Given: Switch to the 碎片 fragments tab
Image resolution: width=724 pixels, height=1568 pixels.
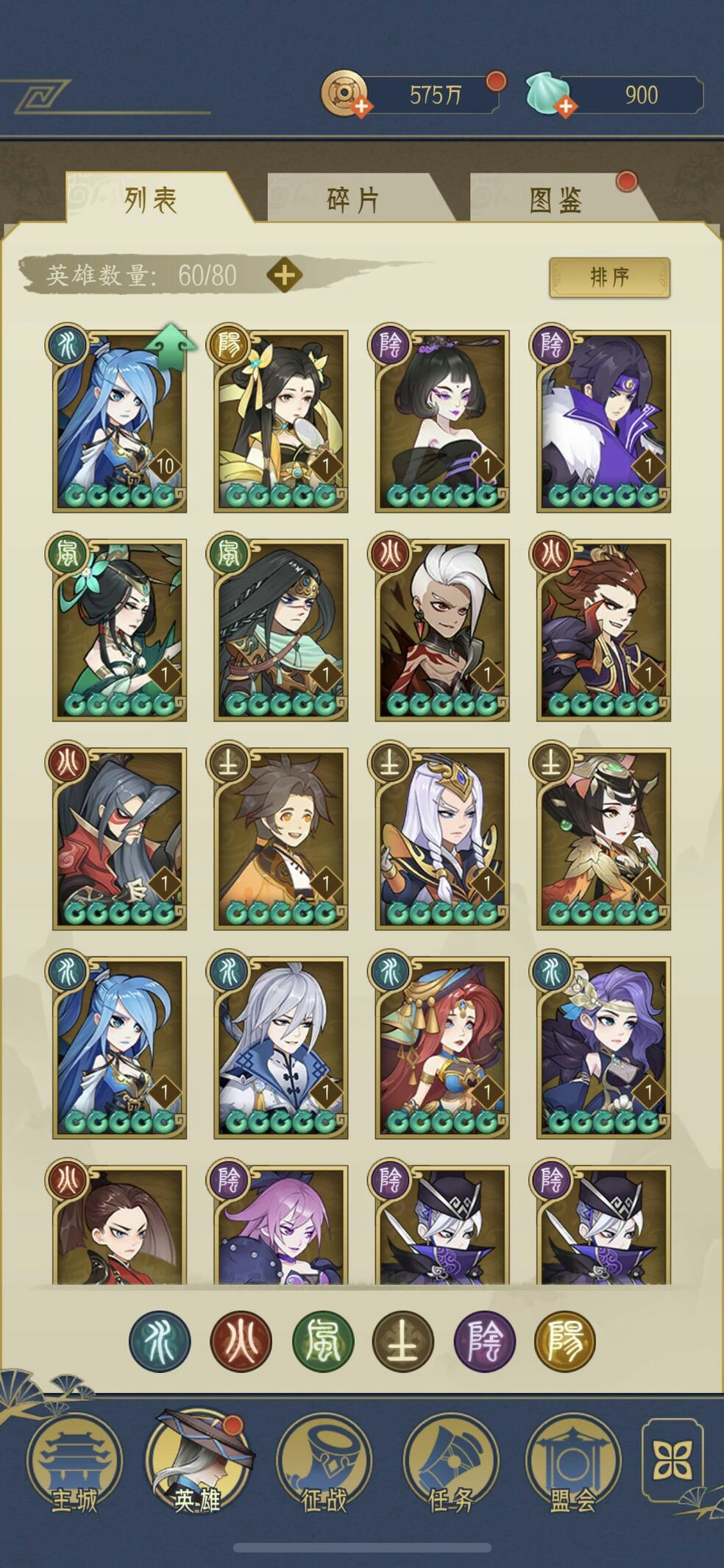Looking at the screenshot, I should (353, 199).
